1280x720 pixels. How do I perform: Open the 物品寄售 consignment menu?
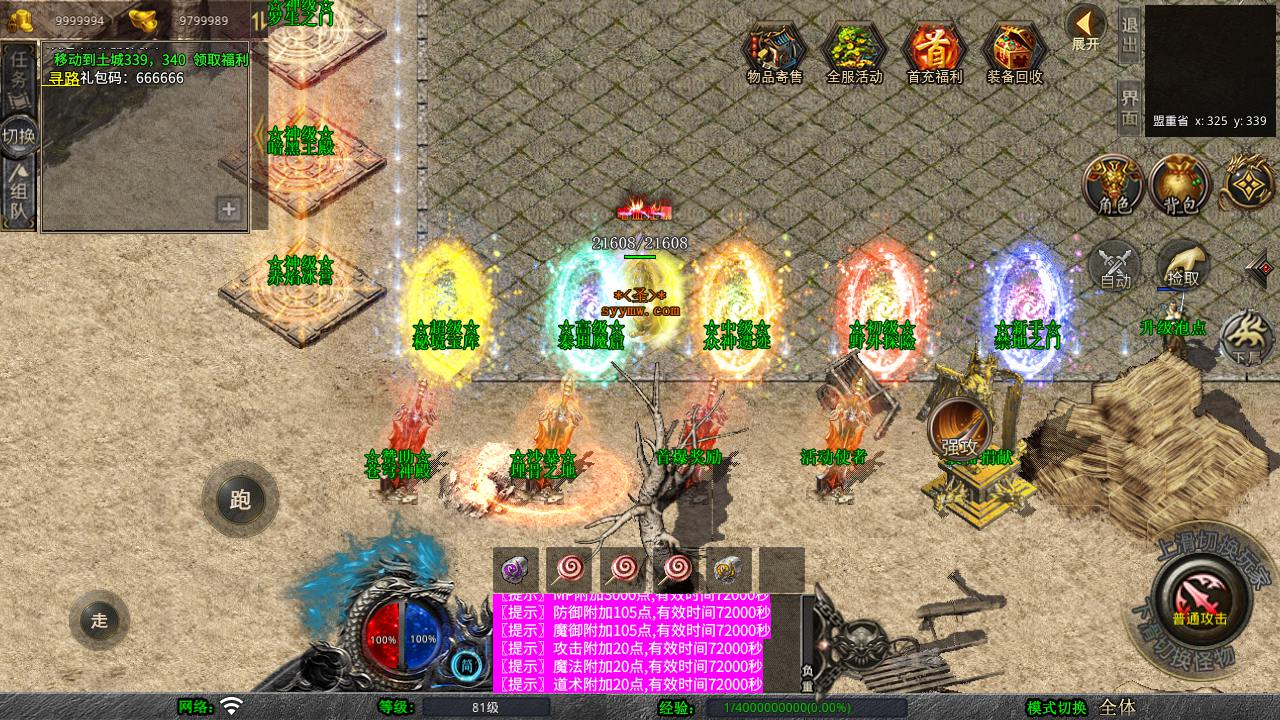pyautogui.click(x=774, y=52)
